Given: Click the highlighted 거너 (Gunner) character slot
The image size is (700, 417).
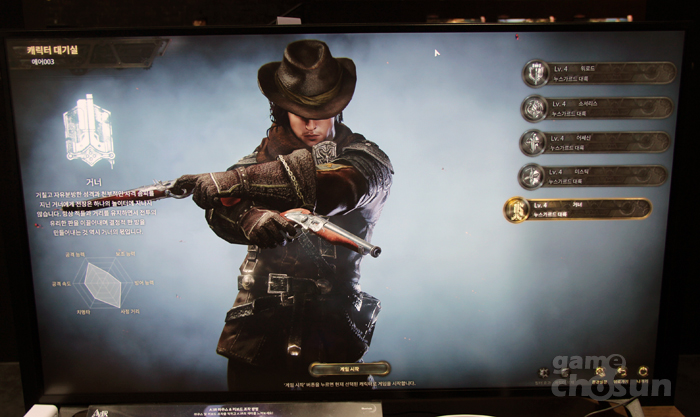Looking at the screenshot, I should pyautogui.click(x=580, y=209).
